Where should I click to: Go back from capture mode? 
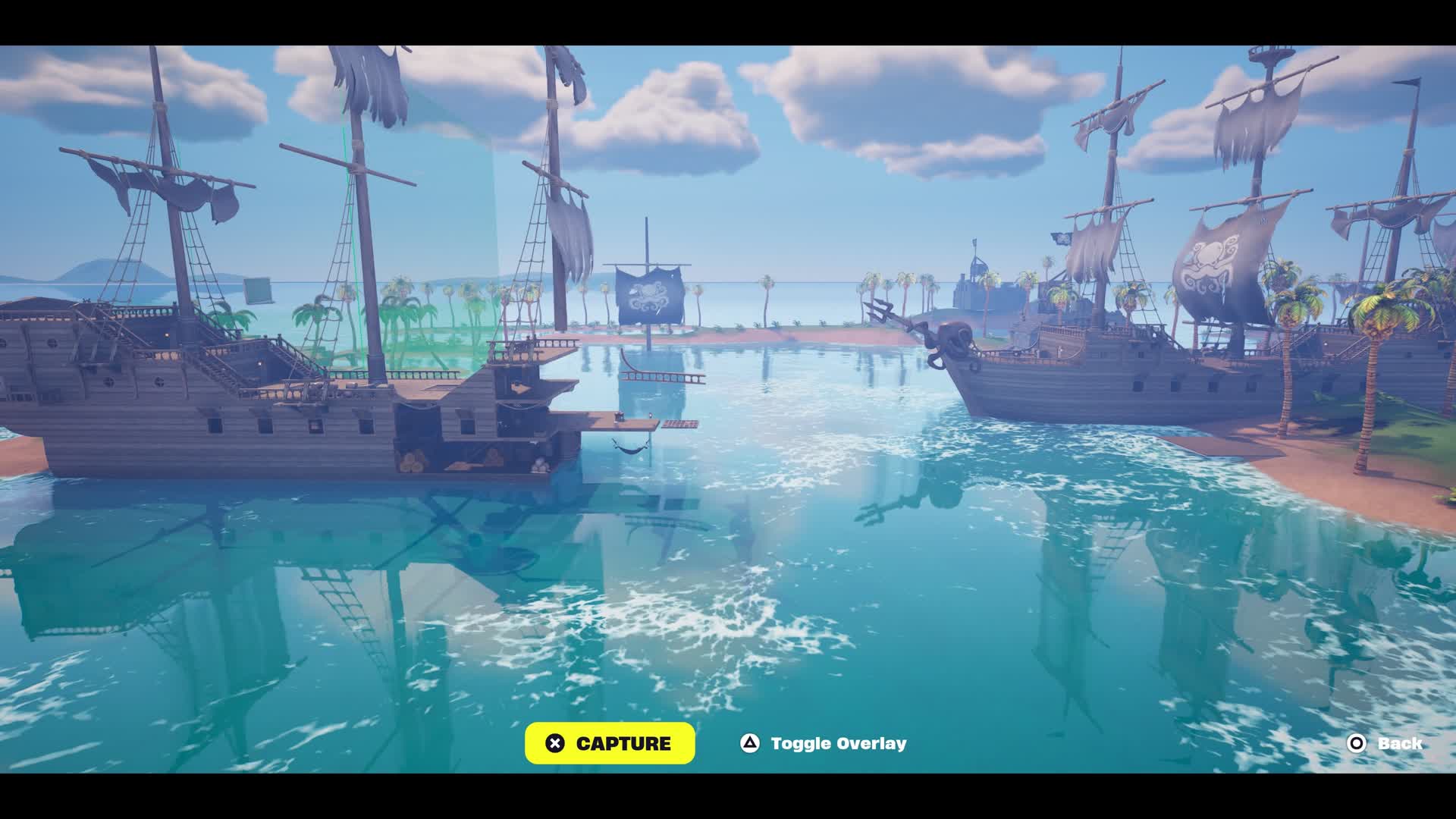click(1385, 743)
